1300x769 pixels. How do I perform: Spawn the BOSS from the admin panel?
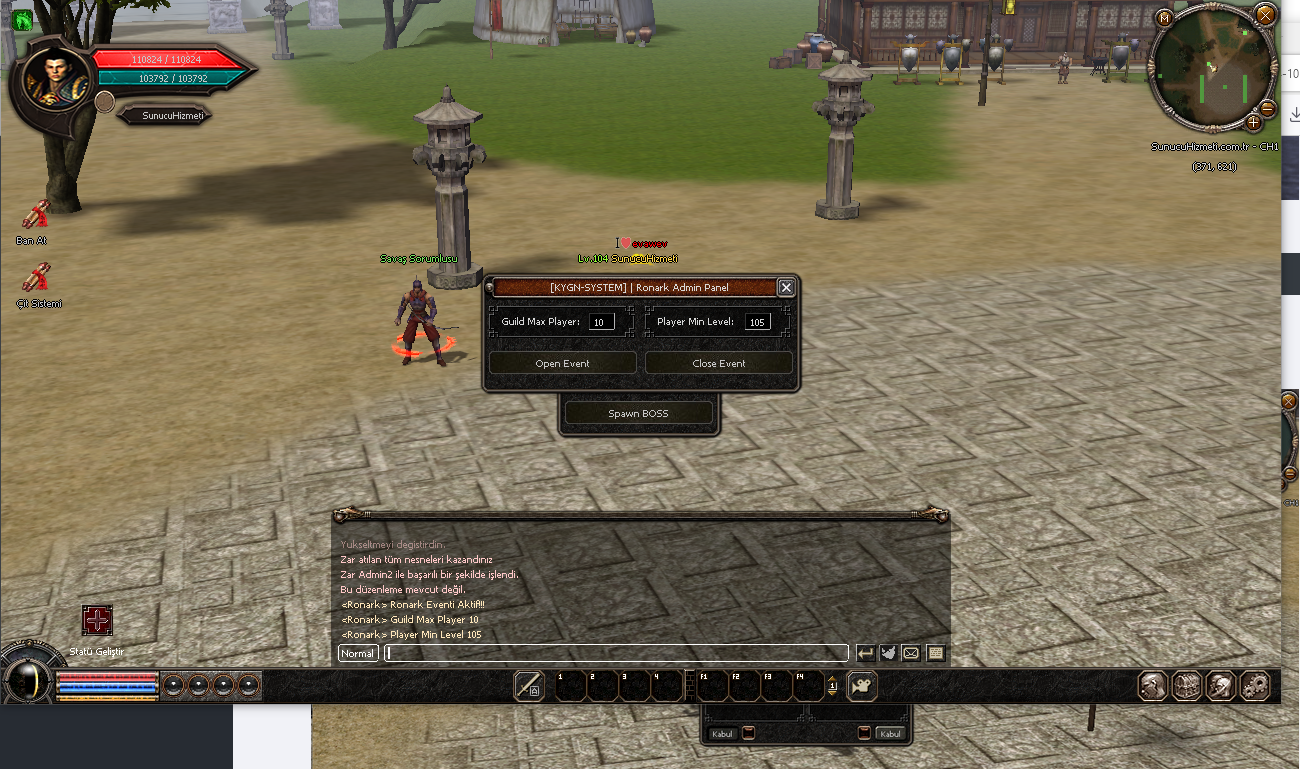click(x=638, y=413)
